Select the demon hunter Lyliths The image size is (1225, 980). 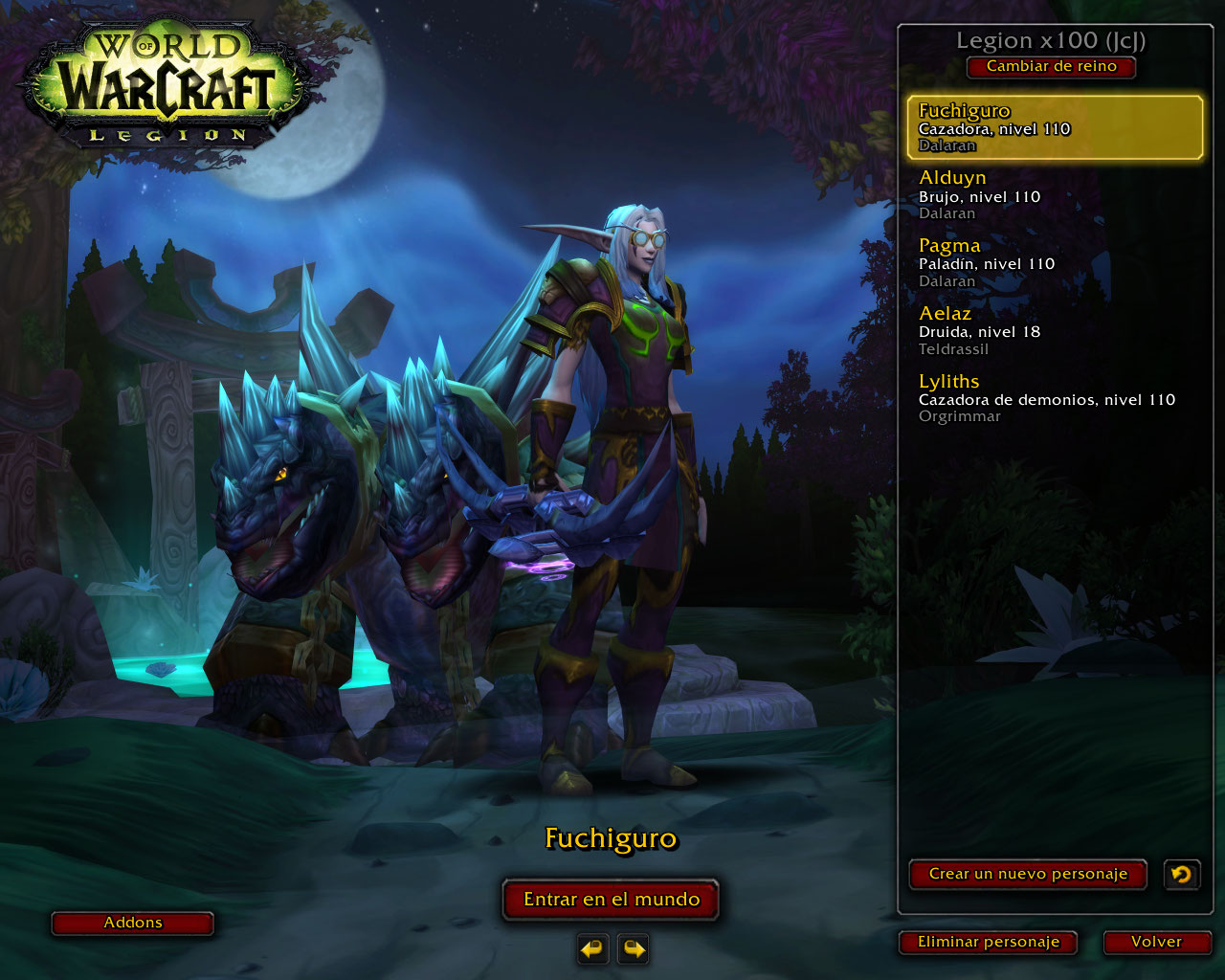click(1054, 398)
